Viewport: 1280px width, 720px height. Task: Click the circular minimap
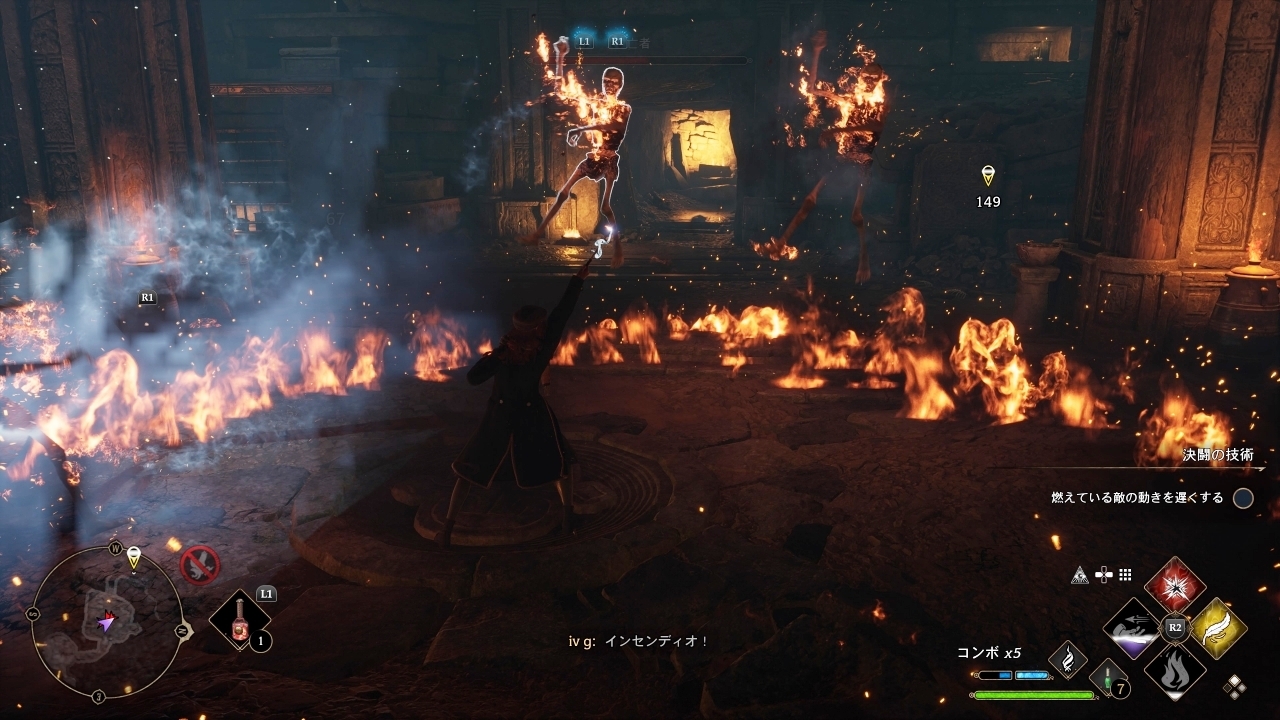106,622
